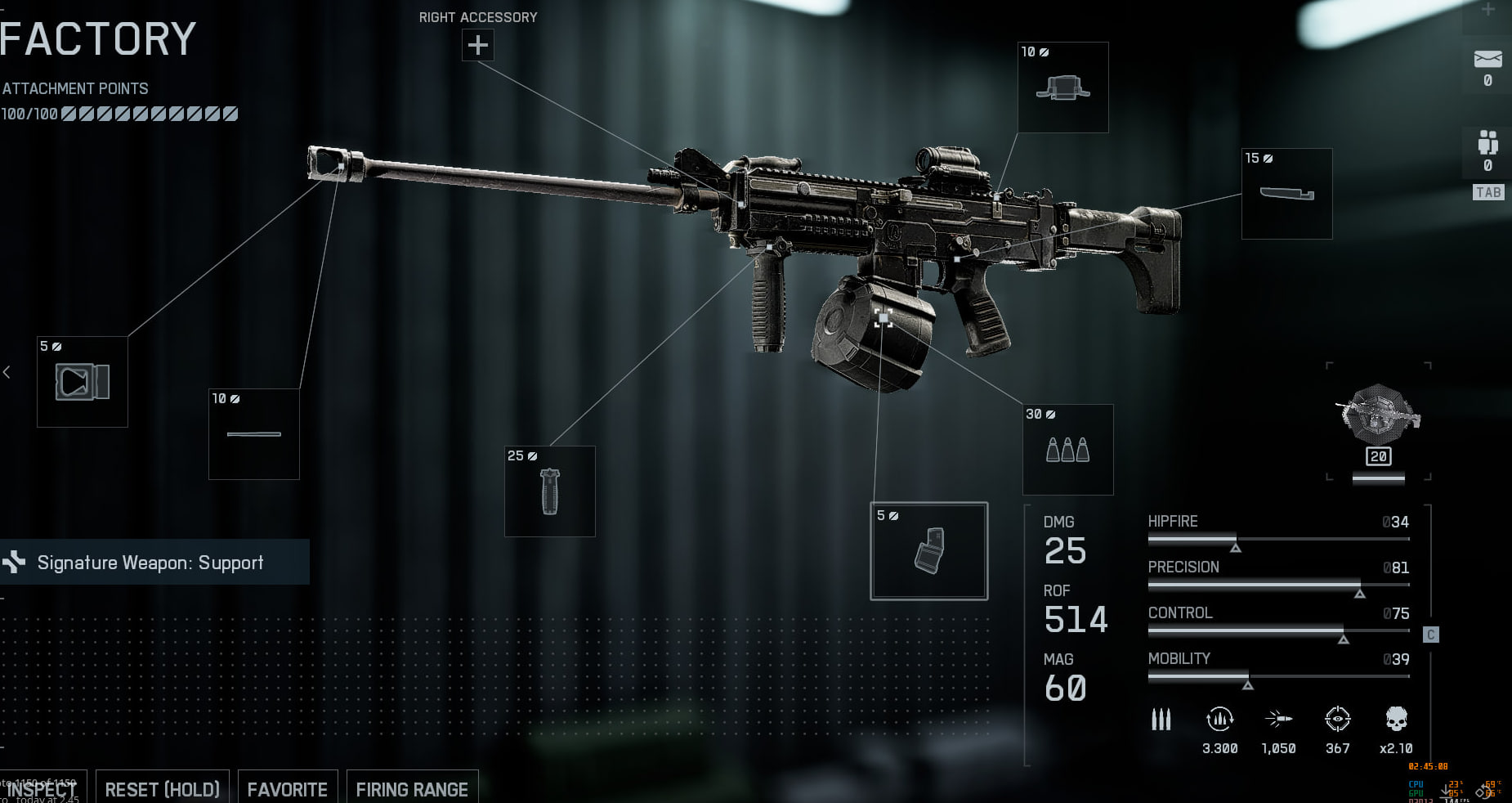The height and width of the screenshot is (803, 1512).
Task: Enter the Firing Range
Action: click(412, 789)
